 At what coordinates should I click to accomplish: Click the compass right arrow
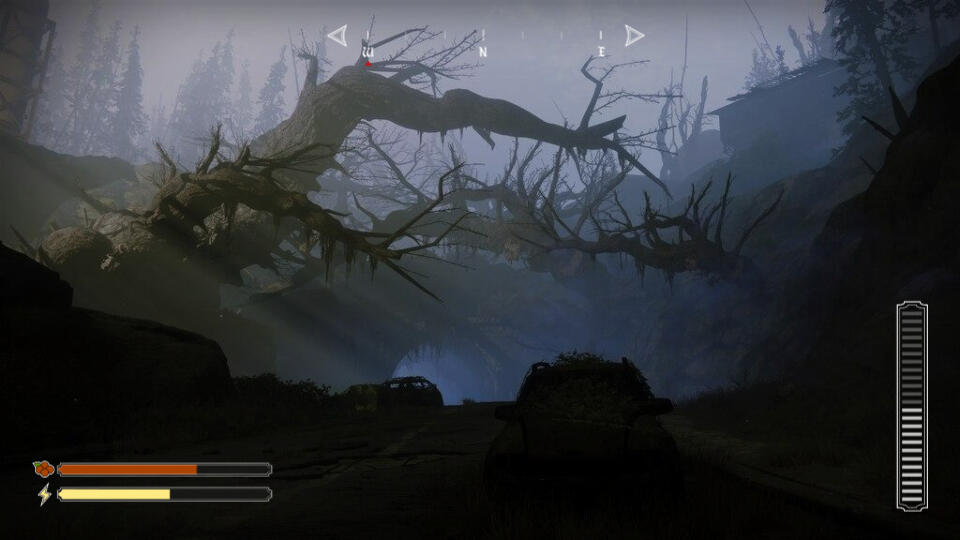[x=634, y=36]
